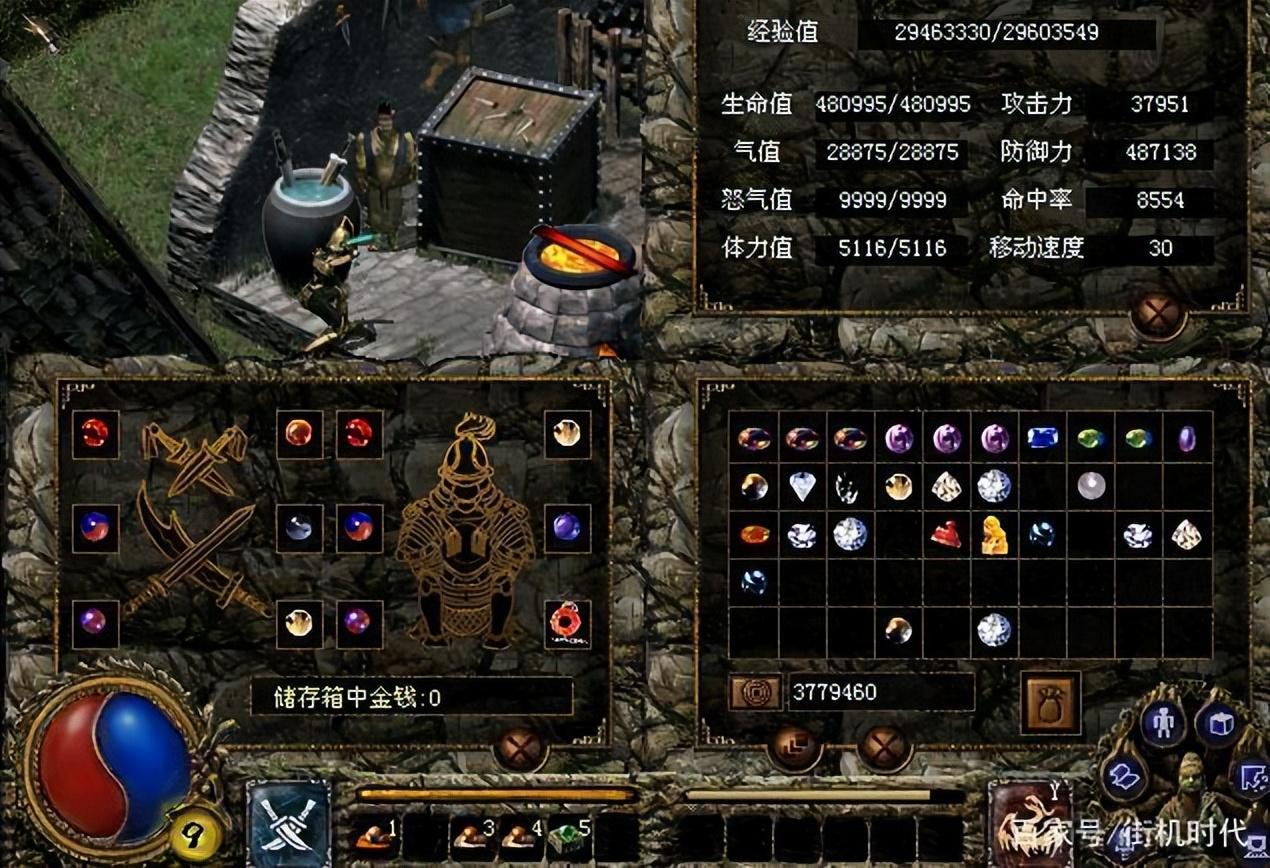Screen dimensions: 1270x868
Task: Click the coin icon beside 3779460
Action: (756, 692)
